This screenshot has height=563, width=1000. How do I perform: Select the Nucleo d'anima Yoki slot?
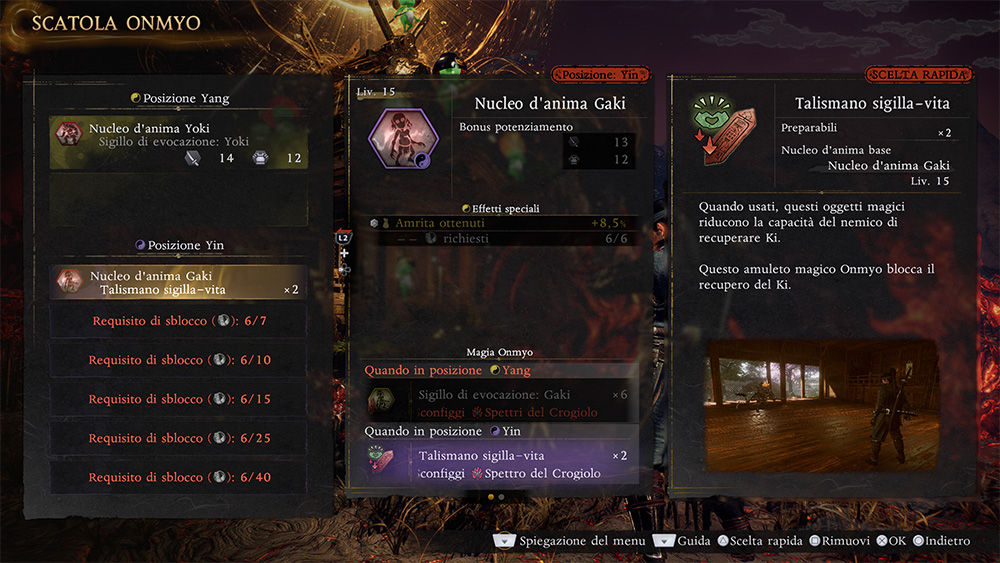point(178,143)
